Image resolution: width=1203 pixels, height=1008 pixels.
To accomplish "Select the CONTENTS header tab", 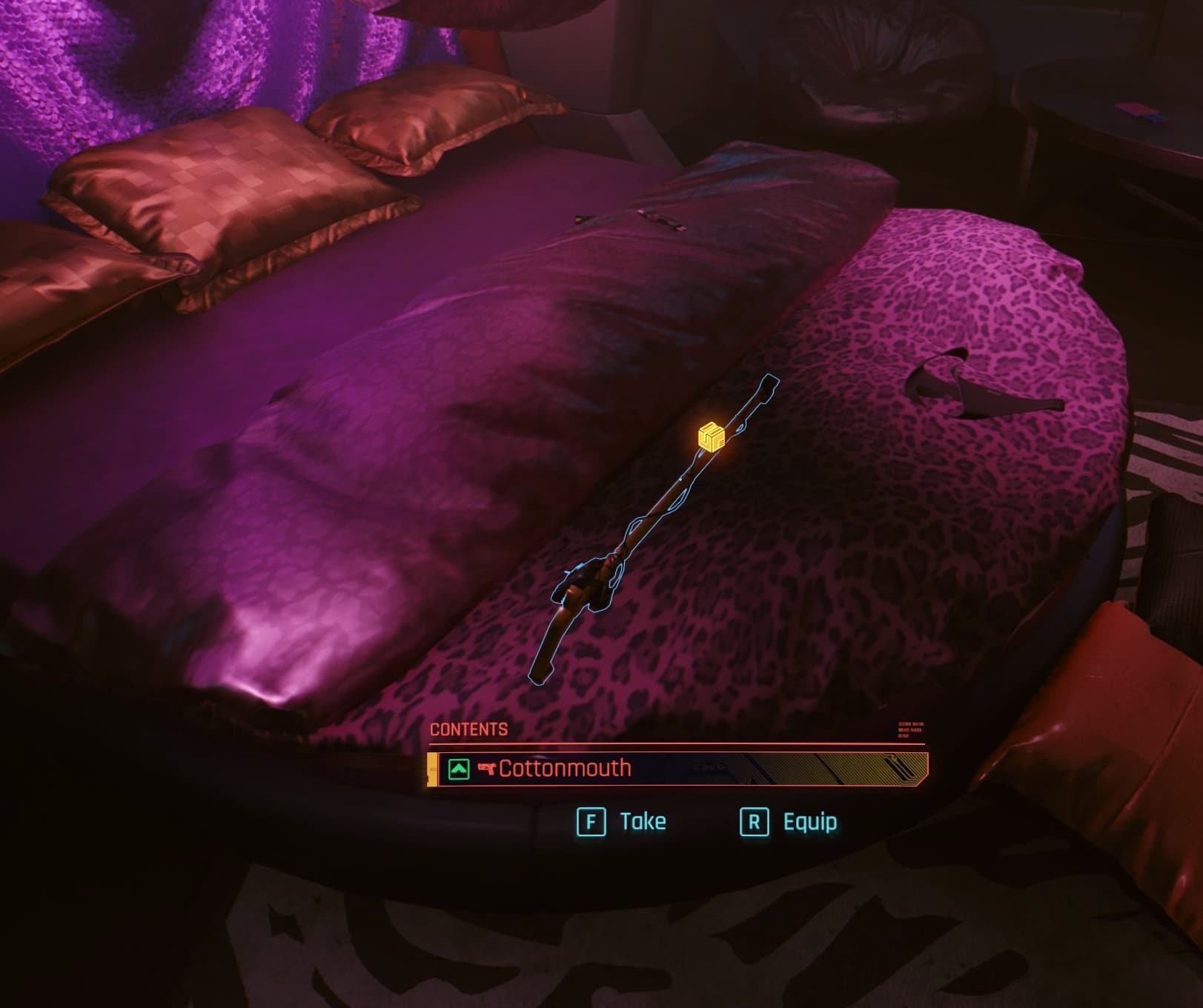I will point(470,729).
